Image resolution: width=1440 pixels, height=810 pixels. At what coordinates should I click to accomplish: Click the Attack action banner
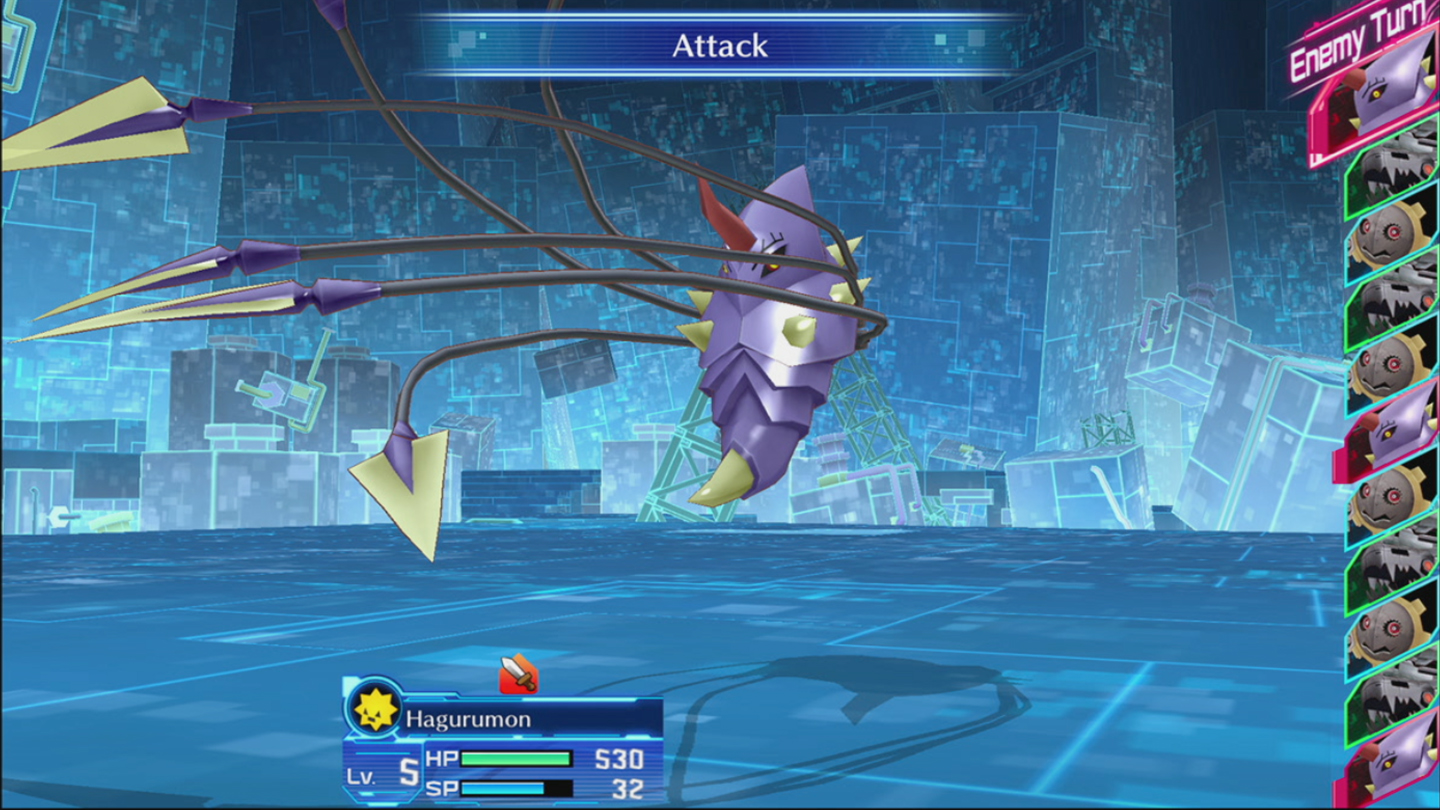719,46
